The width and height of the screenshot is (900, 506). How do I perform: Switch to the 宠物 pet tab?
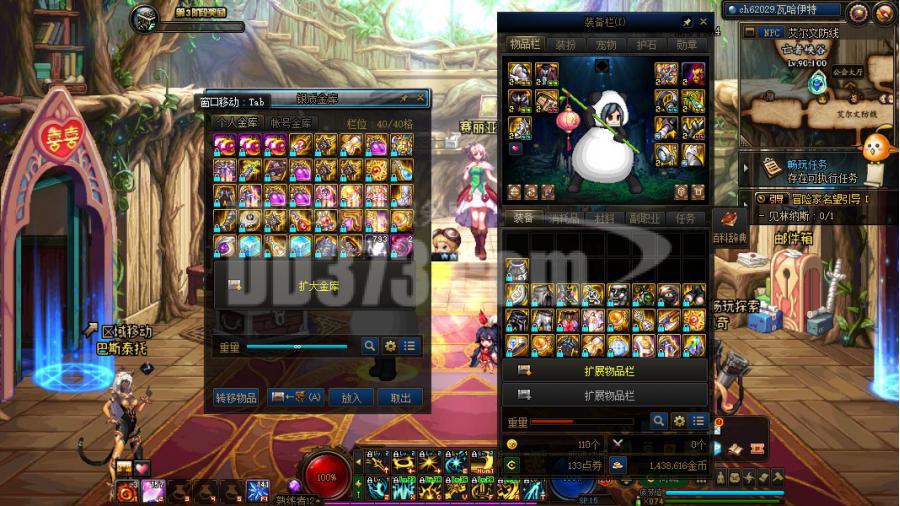pos(606,45)
